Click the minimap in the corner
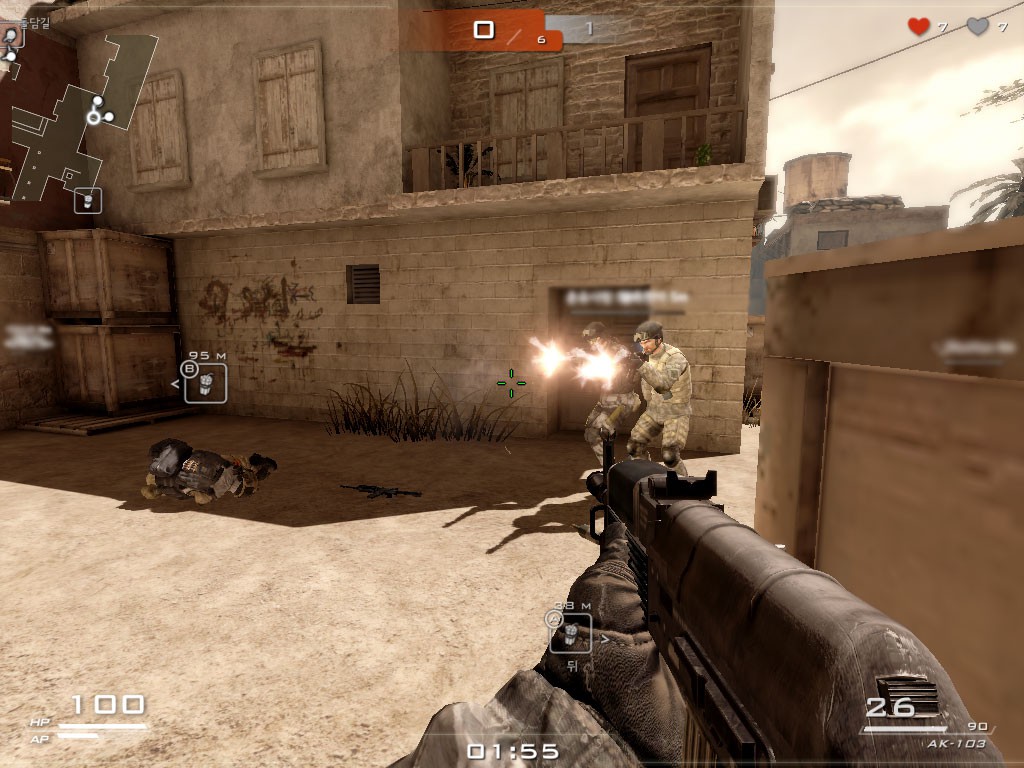1024x768 pixels. pos(78,115)
